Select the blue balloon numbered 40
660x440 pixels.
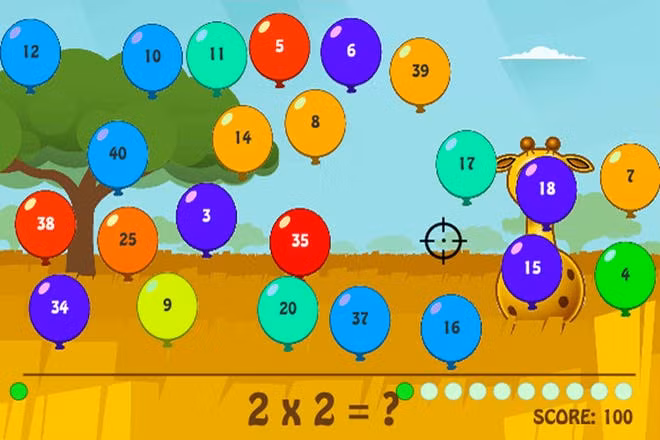pos(118,154)
